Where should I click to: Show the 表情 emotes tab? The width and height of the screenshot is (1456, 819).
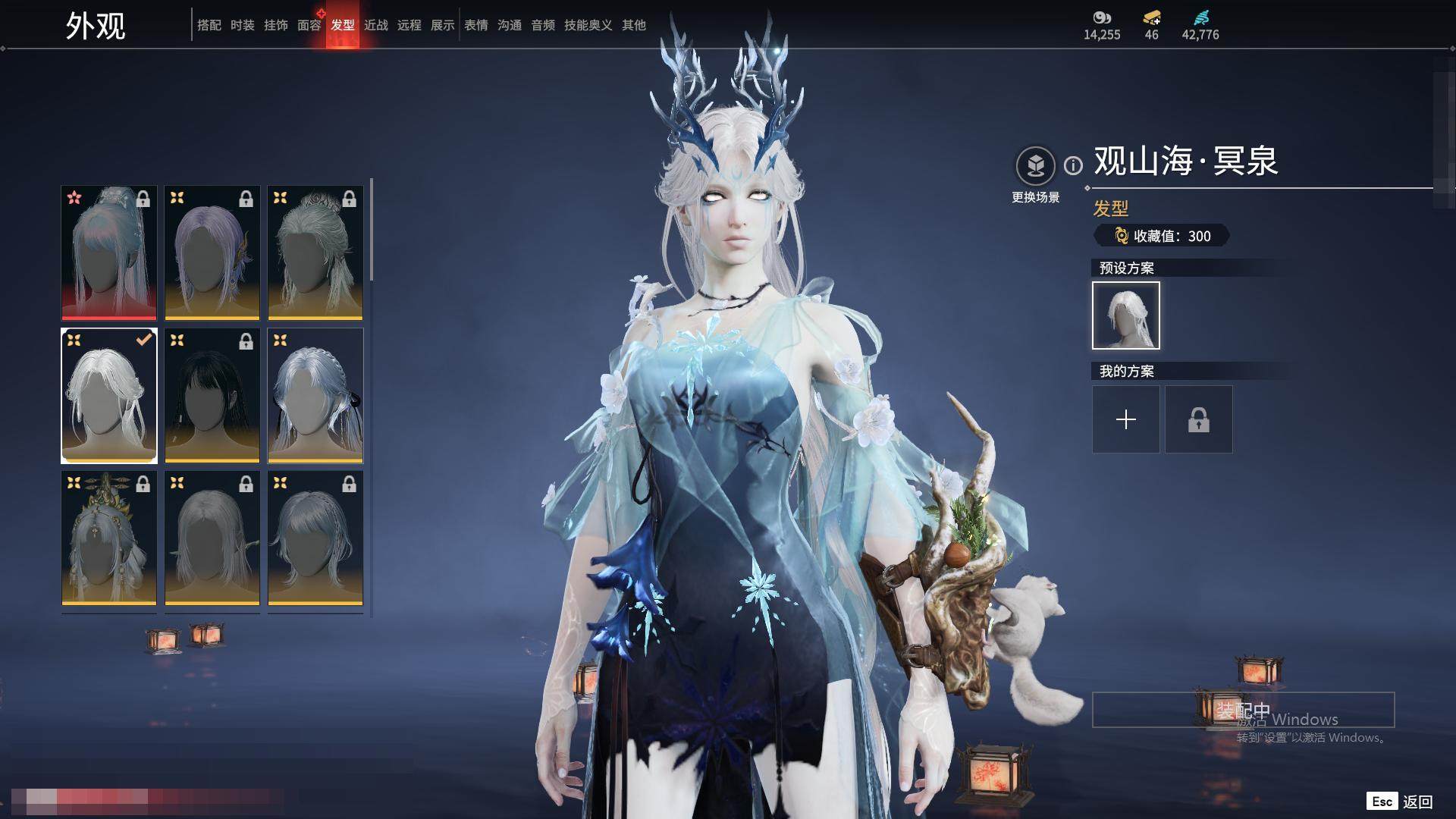476,25
